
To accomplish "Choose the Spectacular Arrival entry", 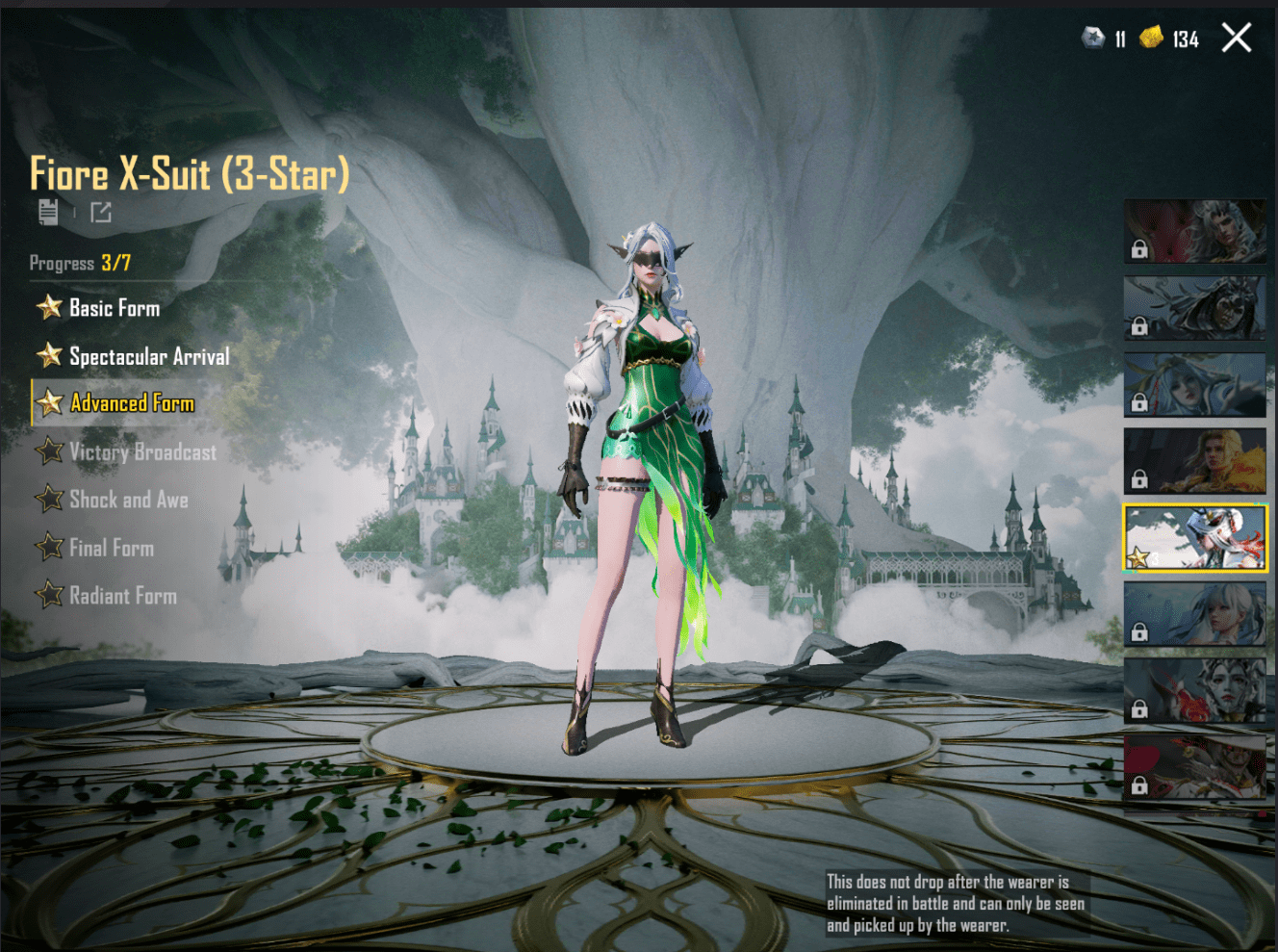I will [x=148, y=356].
